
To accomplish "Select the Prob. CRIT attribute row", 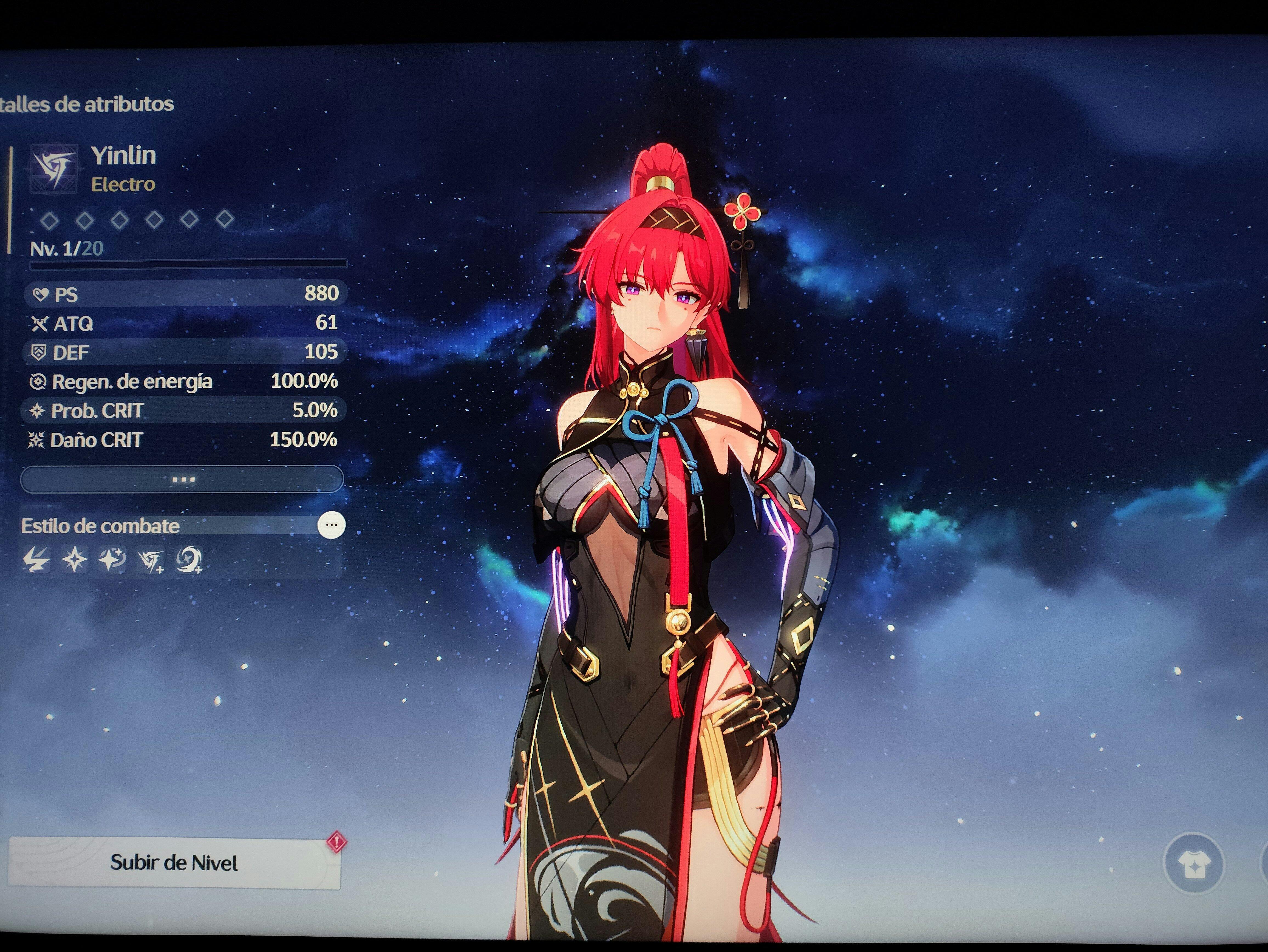I will point(185,410).
